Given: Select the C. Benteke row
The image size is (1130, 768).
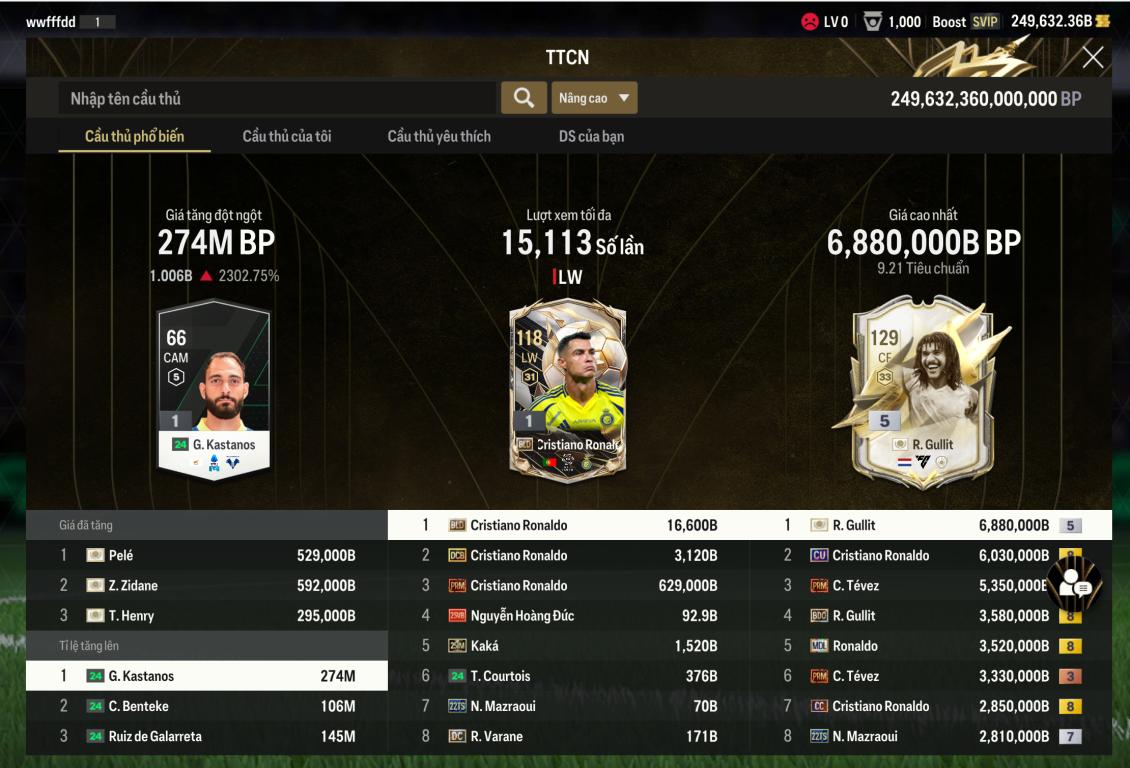Looking at the screenshot, I should click(207, 706).
